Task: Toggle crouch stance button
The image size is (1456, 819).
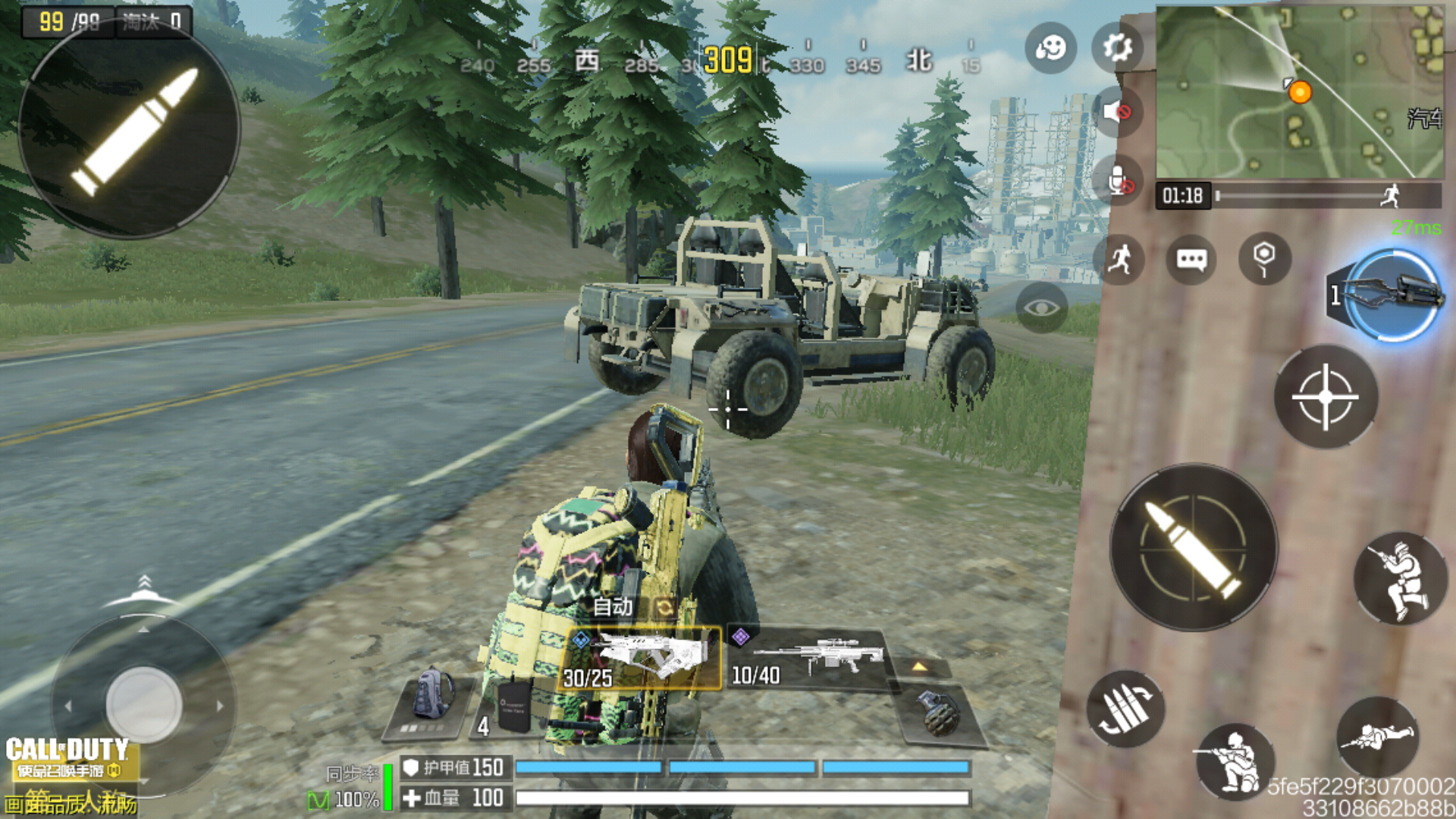Action: tap(1235, 761)
